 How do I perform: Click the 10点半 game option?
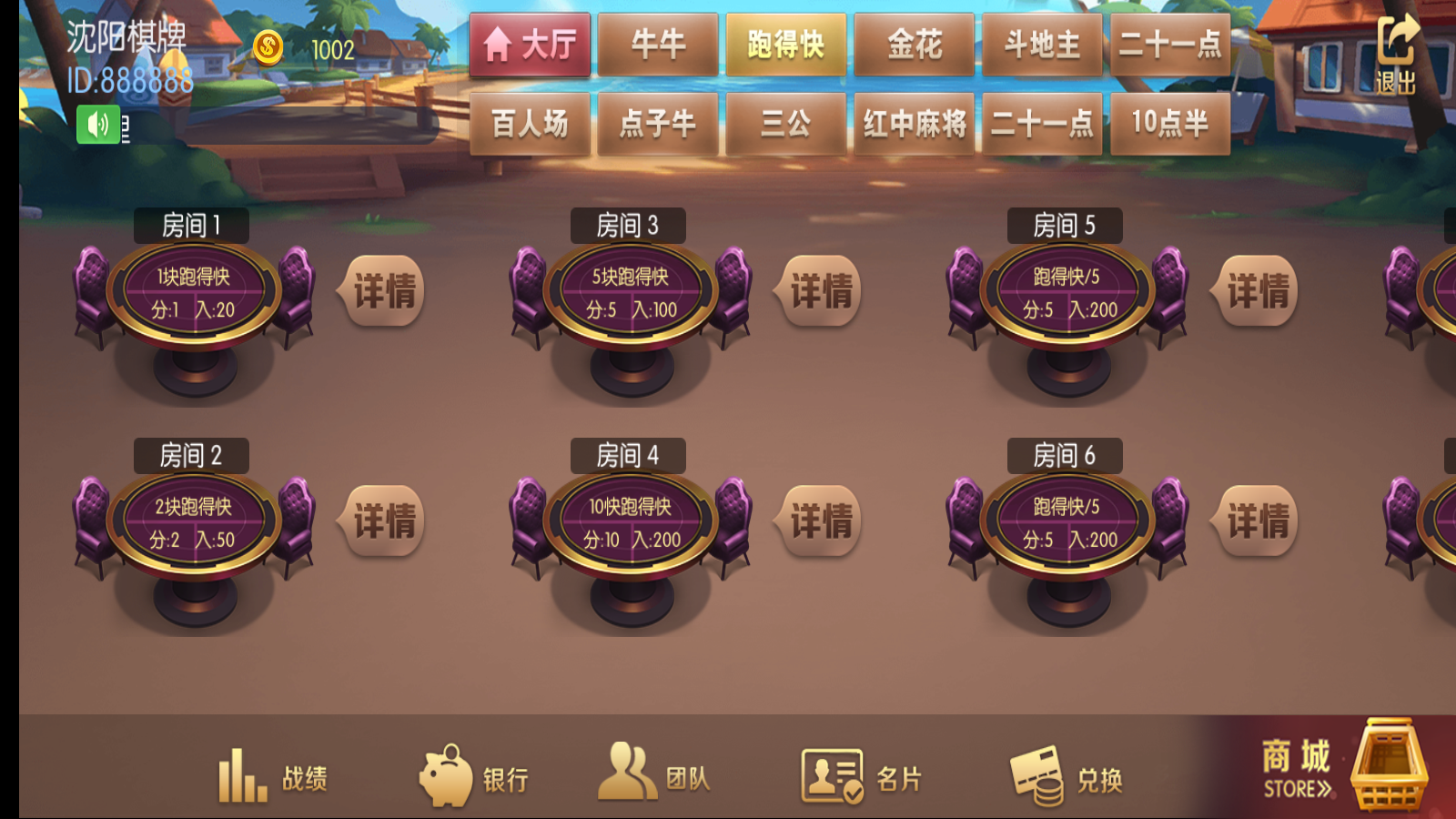[x=1171, y=124]
